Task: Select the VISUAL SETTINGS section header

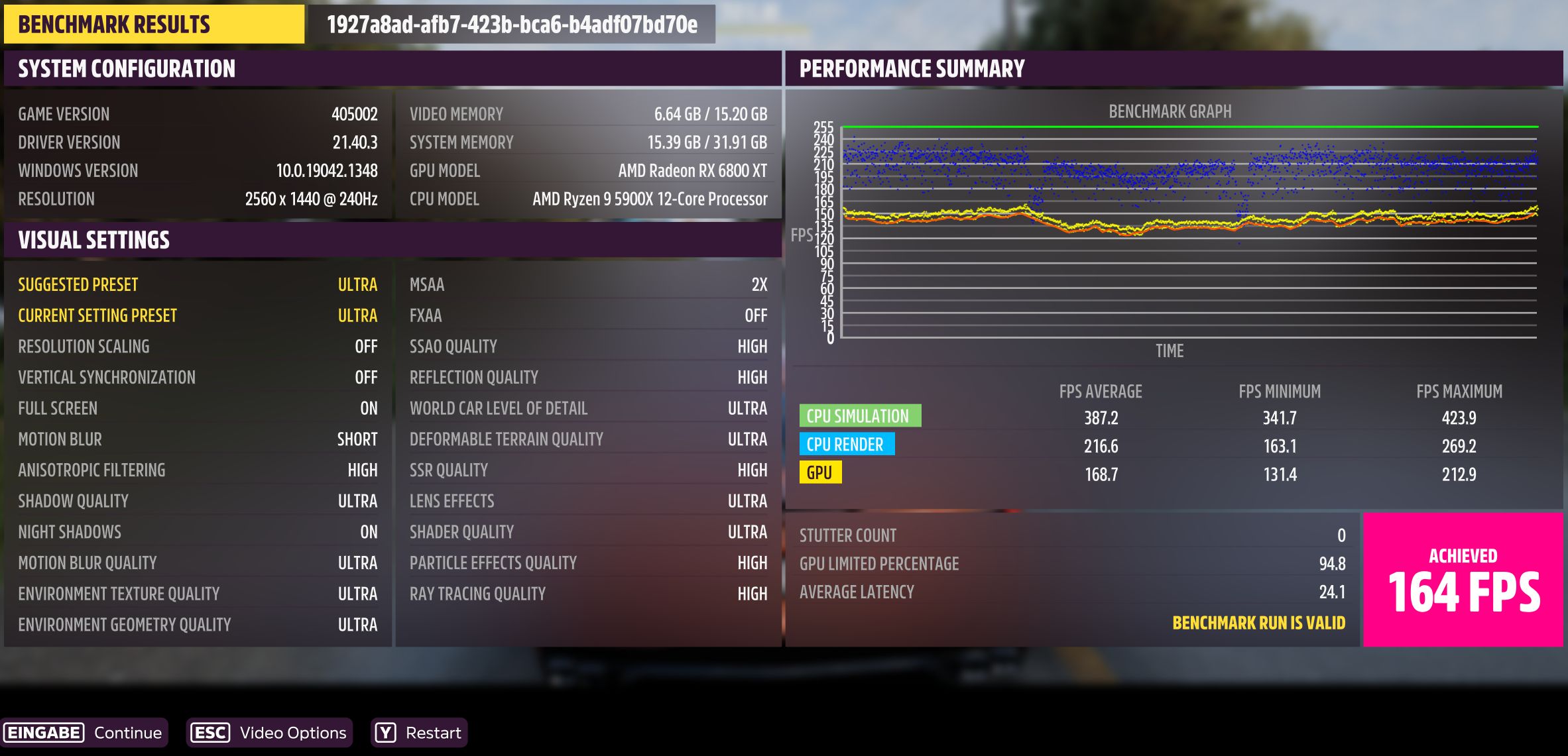Action: pos(94,239)
